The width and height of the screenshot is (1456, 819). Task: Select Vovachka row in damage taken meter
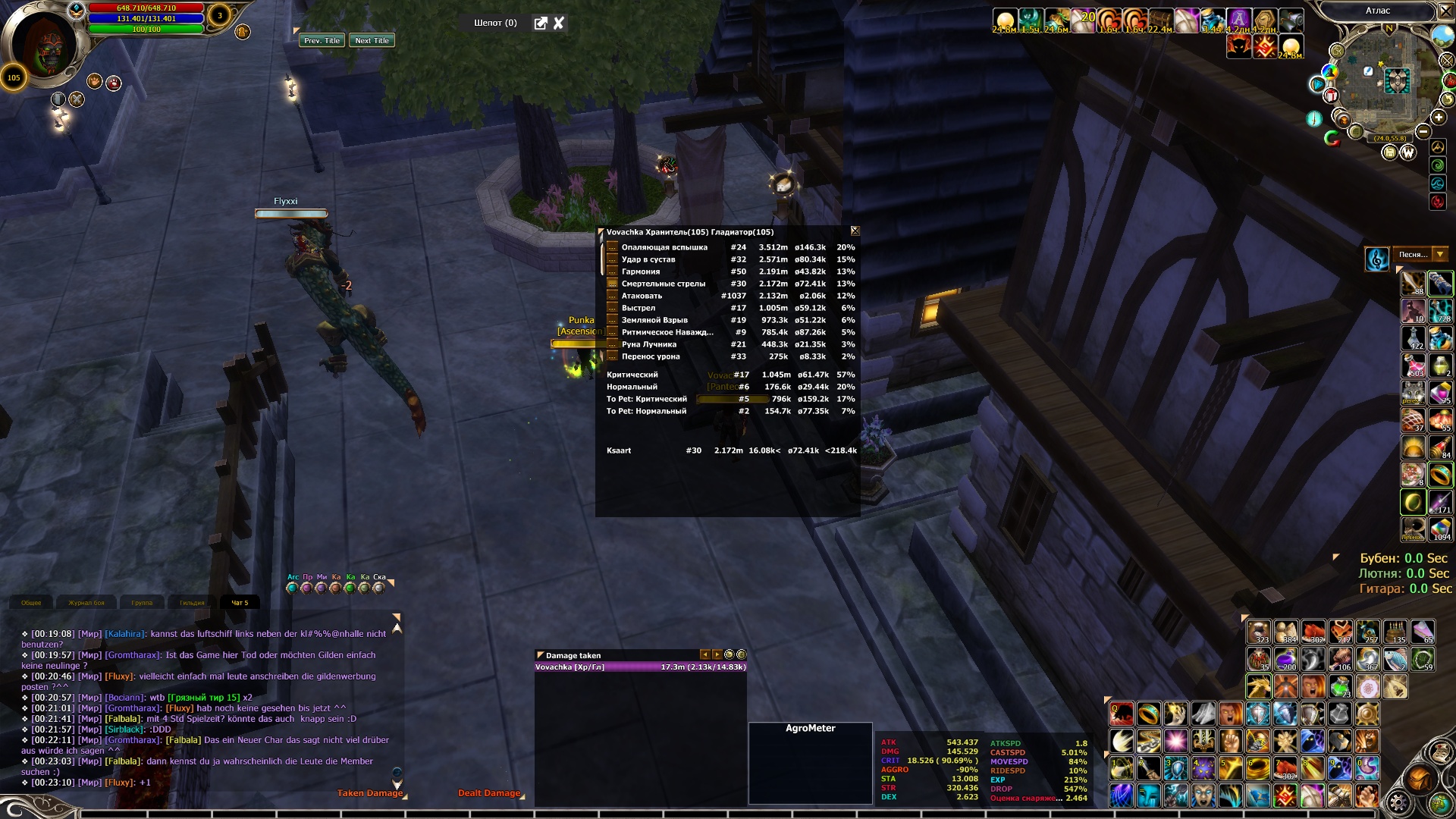point(640,667)
